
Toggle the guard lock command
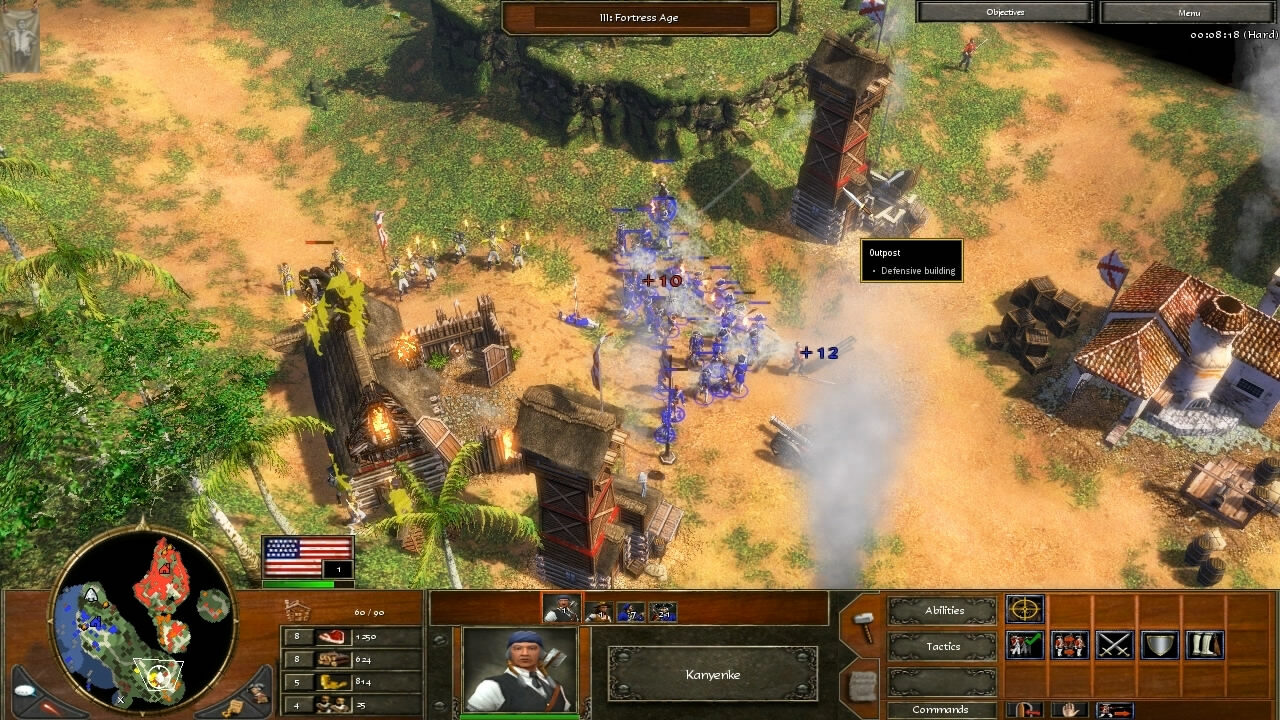click(1027, 709)
